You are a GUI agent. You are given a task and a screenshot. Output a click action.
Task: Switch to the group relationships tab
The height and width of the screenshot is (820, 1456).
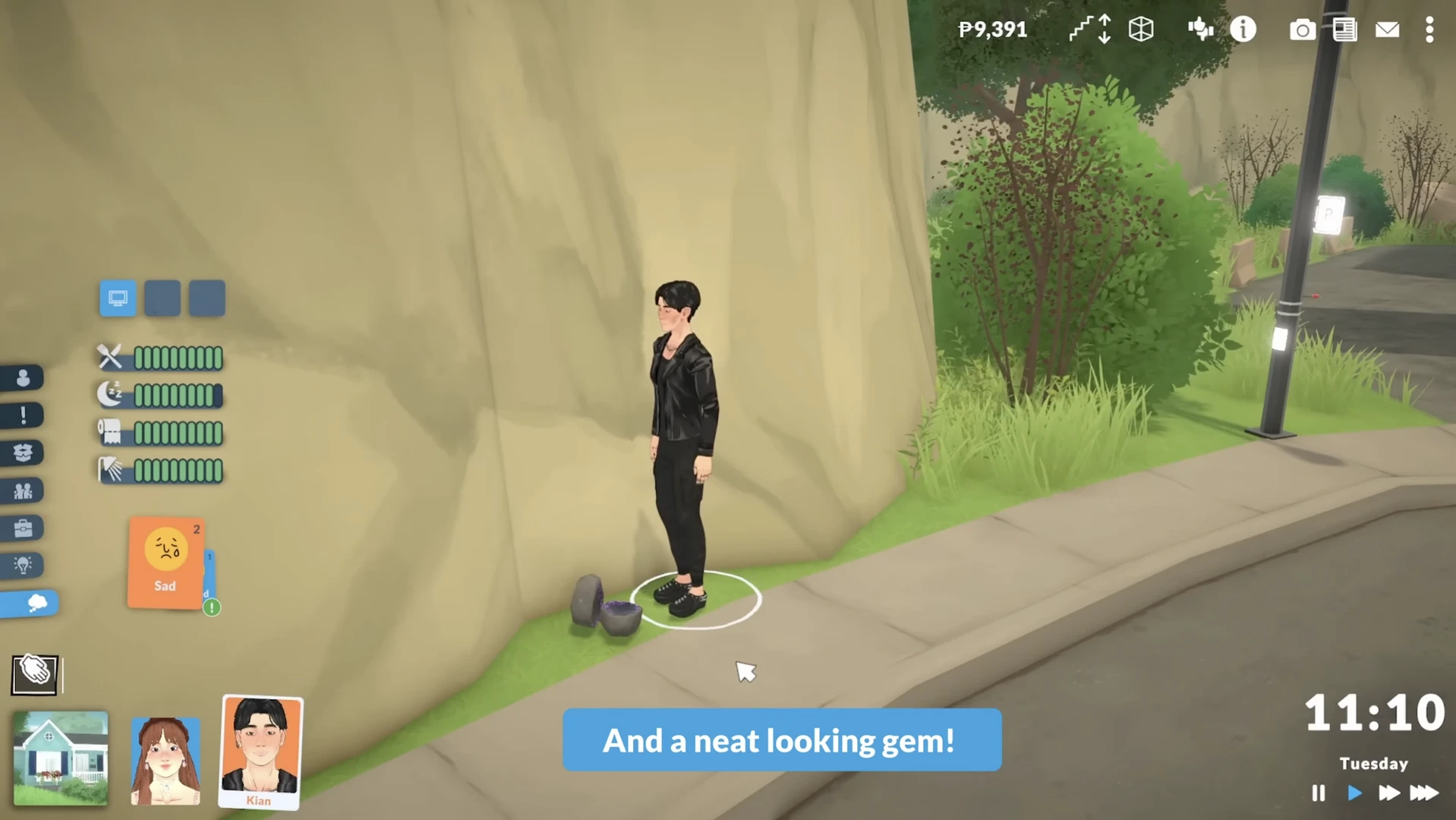23,490
